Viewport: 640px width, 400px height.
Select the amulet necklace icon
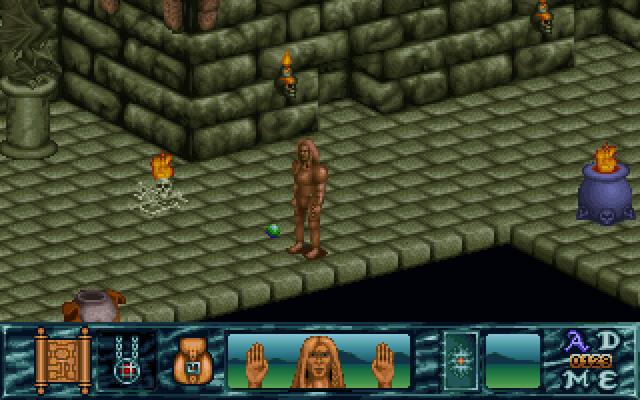pos(125,360)
